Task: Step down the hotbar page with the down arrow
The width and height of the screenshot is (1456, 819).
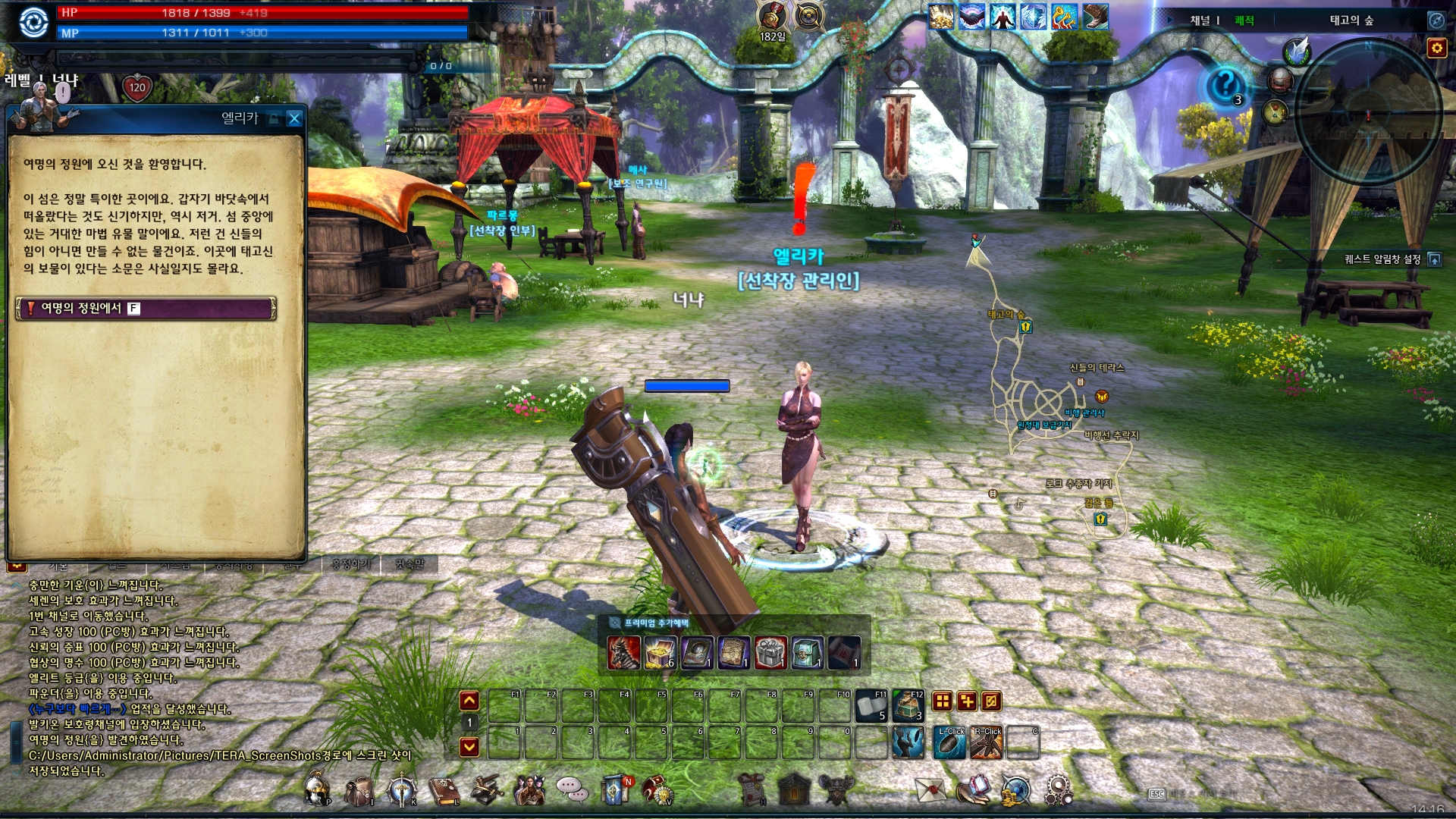Action: [469, 746]
